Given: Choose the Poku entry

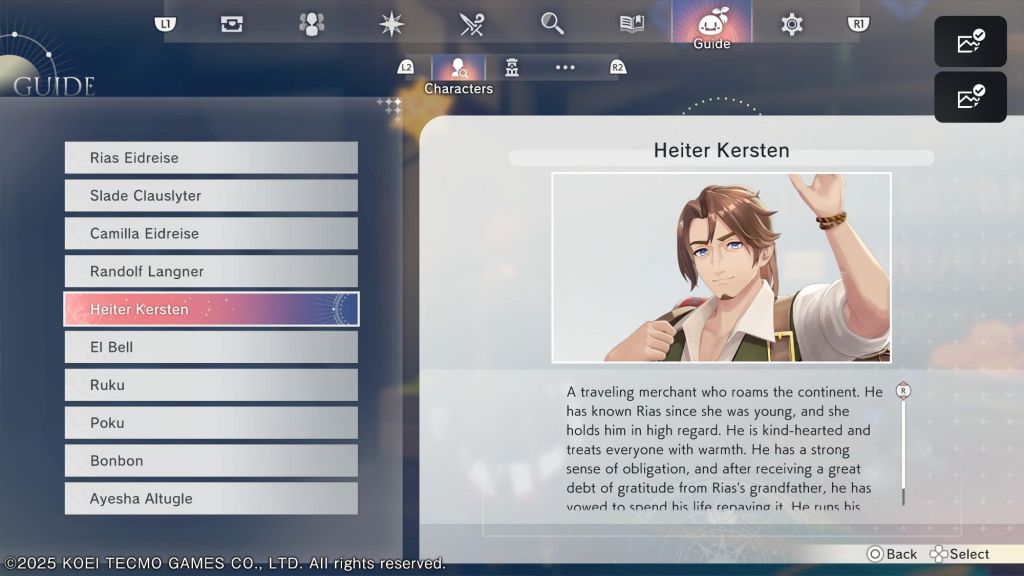Looking at the screenshot, I should click(x=211, y=423).
